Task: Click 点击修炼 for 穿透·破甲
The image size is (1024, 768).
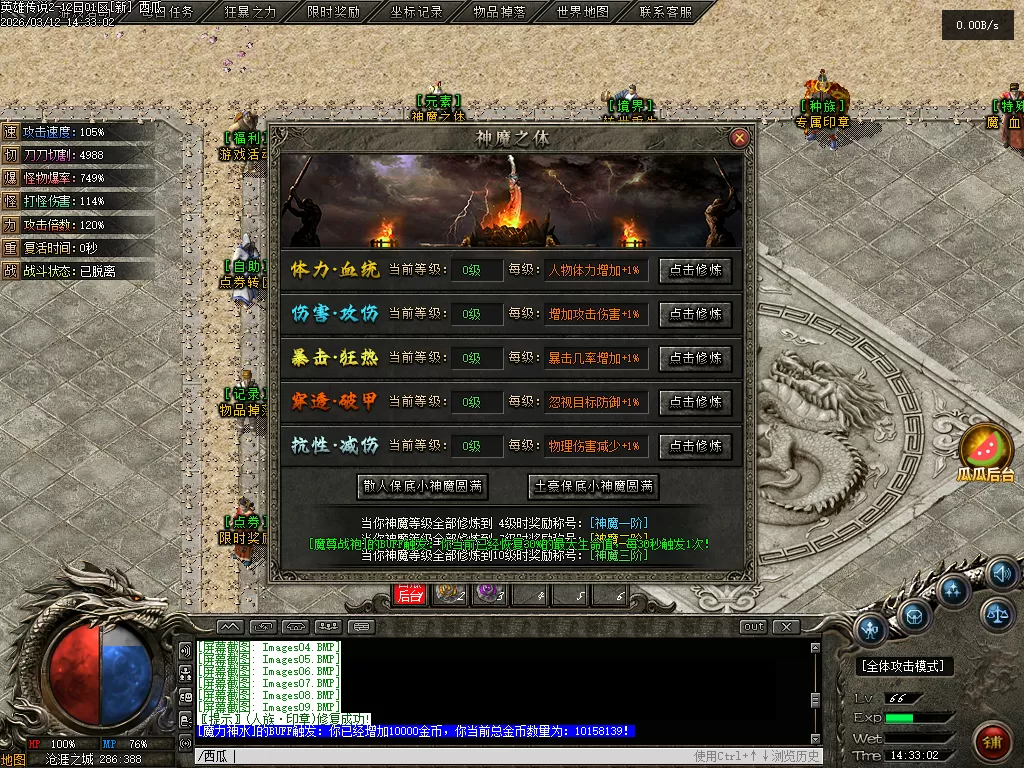Action: (695, 402)
